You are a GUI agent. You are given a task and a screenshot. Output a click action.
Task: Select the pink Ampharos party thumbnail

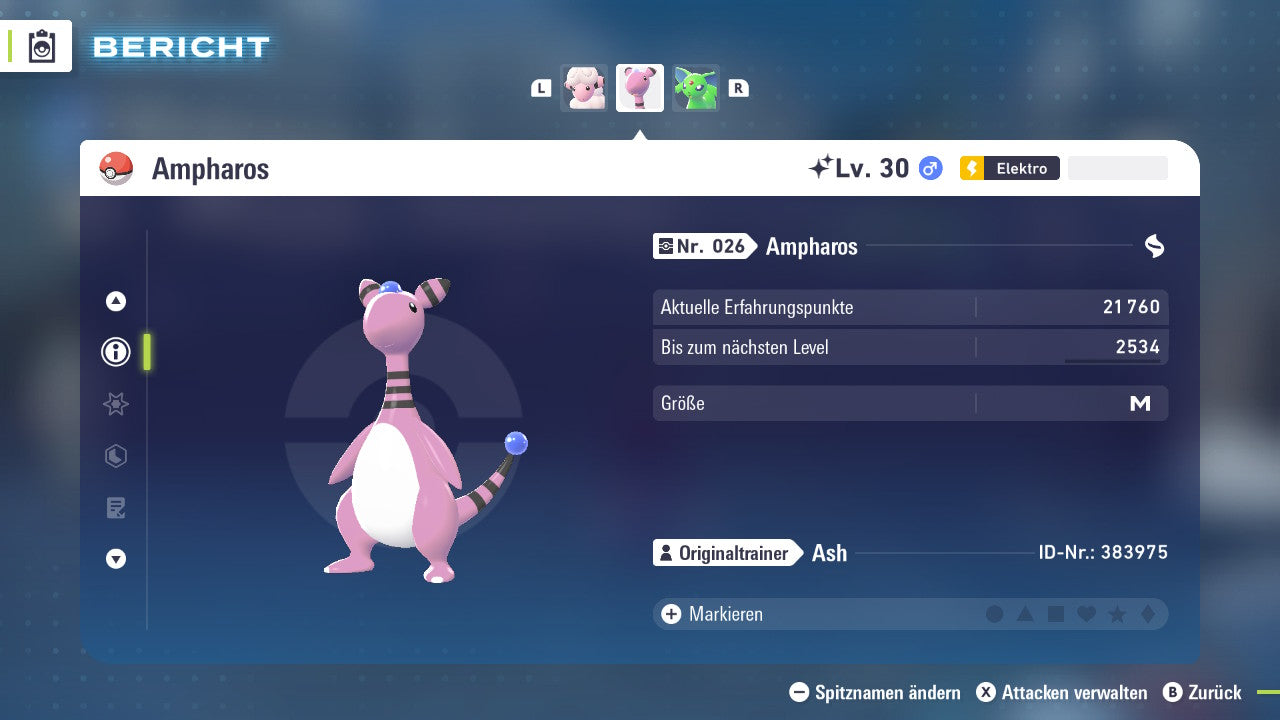coord(640,88)
